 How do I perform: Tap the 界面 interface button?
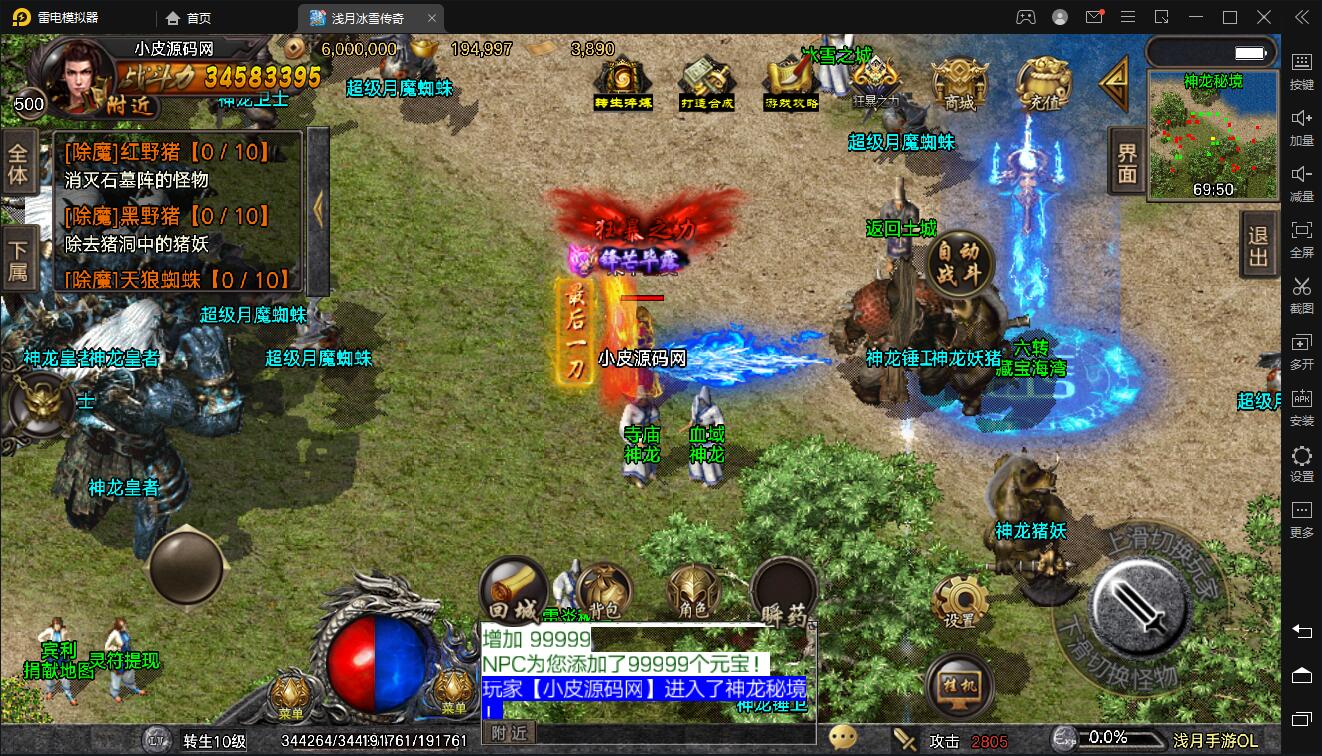(1127, 162)
